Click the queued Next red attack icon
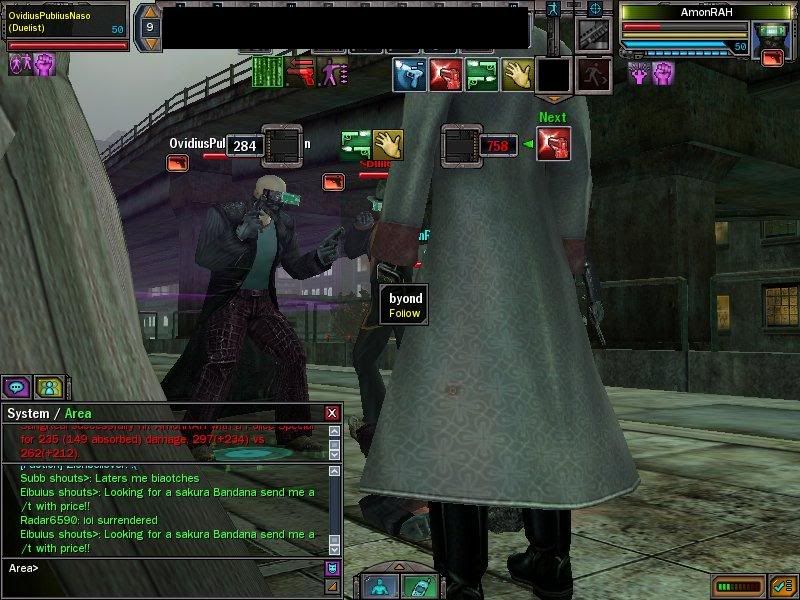This screenshot has width=800, height=600. [x=553, y=145]
